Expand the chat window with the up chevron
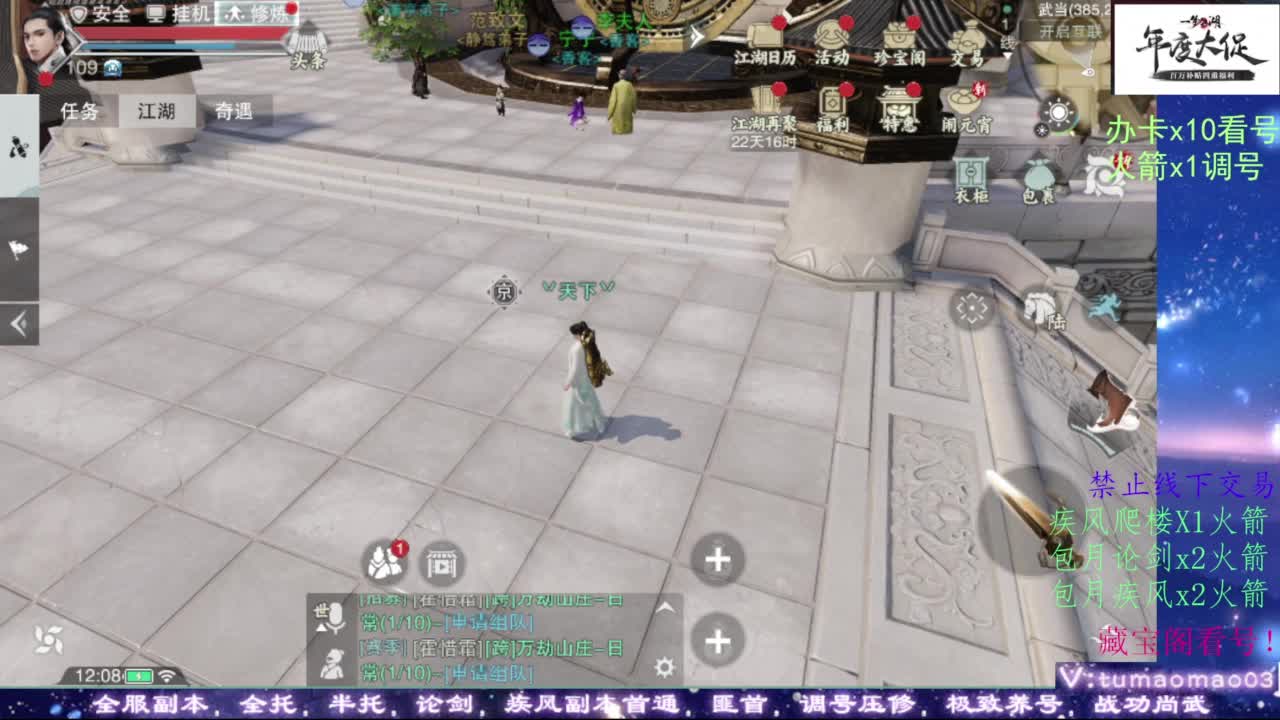This screenshot has height=720, width=1280. 665,607
